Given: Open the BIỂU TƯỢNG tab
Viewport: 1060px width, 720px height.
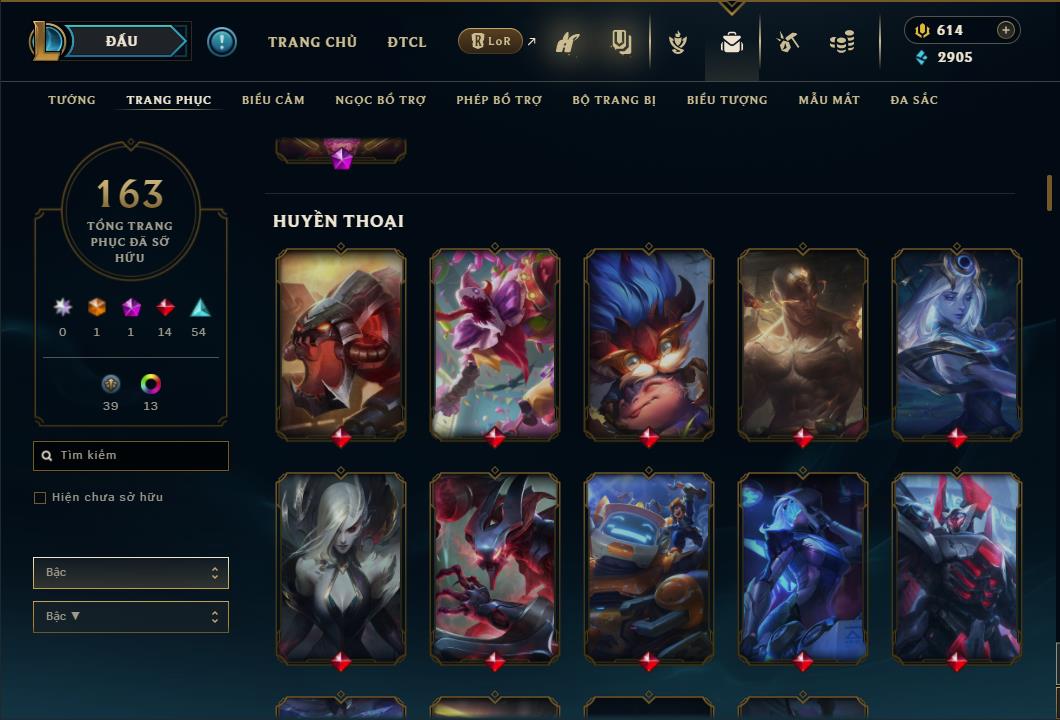Looking at the screenshot, I should (x=727, y=100).
